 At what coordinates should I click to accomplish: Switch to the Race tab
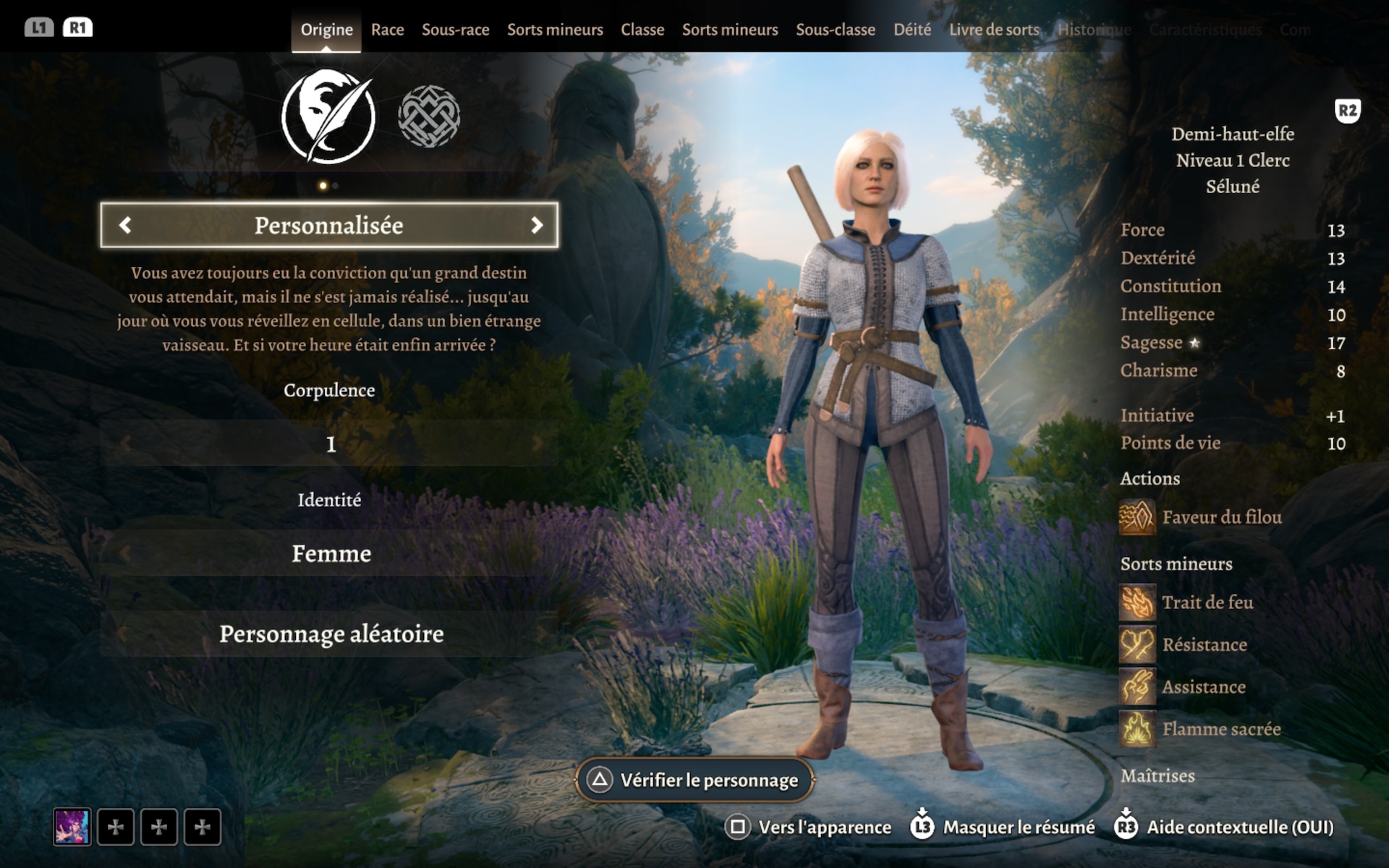(387, 30)
